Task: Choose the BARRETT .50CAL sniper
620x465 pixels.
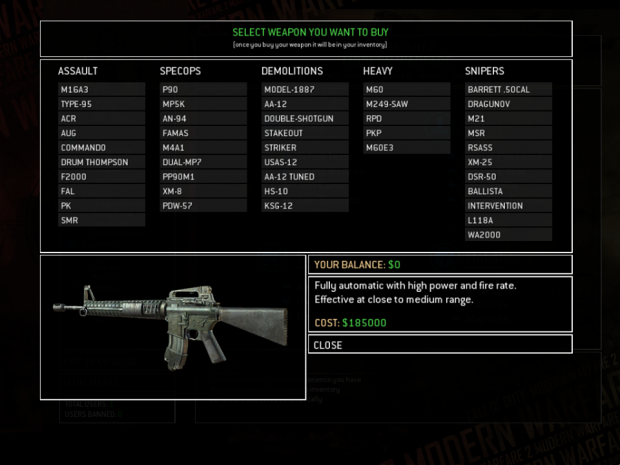Action: (x=508, y=89)
